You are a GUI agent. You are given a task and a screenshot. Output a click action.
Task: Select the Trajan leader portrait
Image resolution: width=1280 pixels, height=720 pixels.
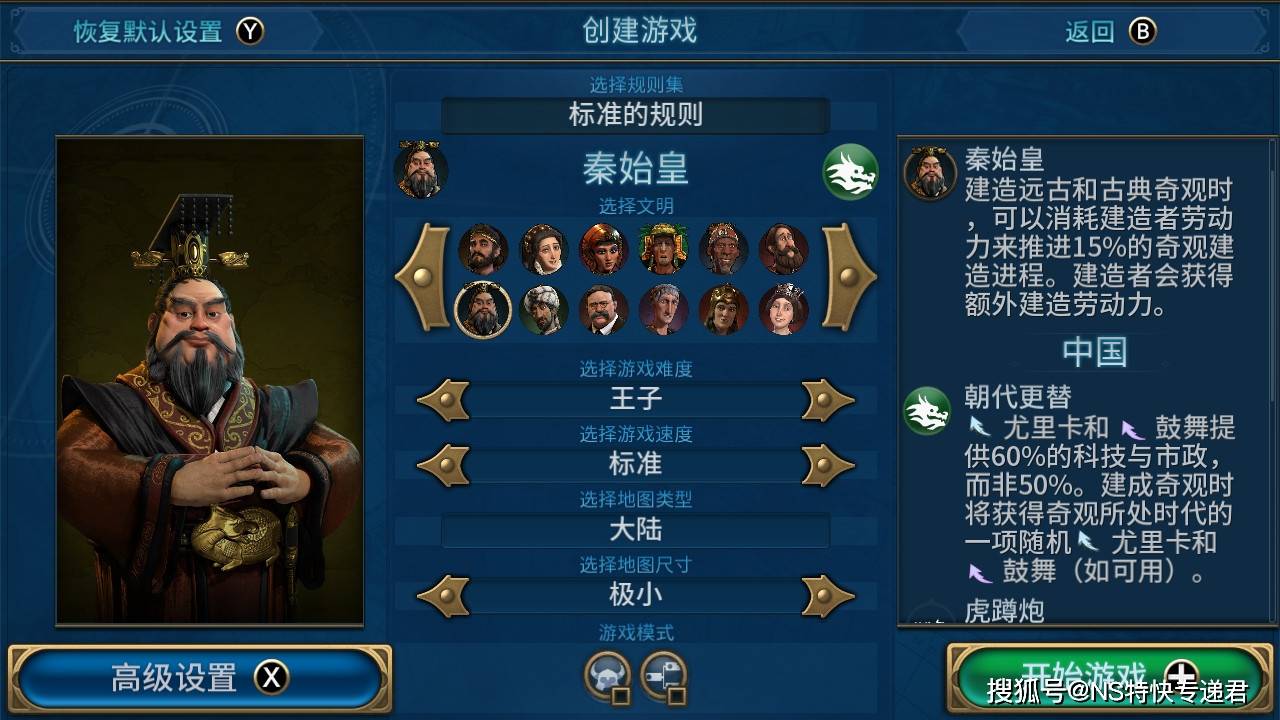(x=663, y=310)
